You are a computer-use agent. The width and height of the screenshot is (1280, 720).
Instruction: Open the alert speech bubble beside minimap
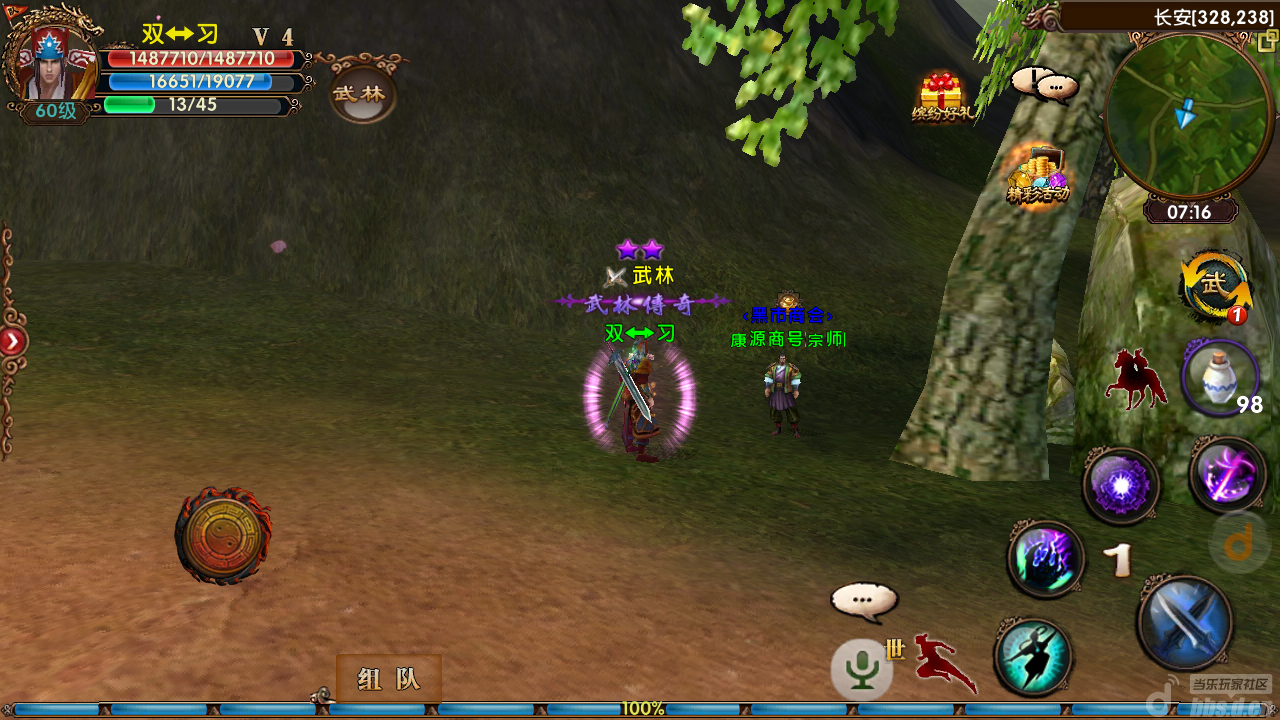point(1045,86)
